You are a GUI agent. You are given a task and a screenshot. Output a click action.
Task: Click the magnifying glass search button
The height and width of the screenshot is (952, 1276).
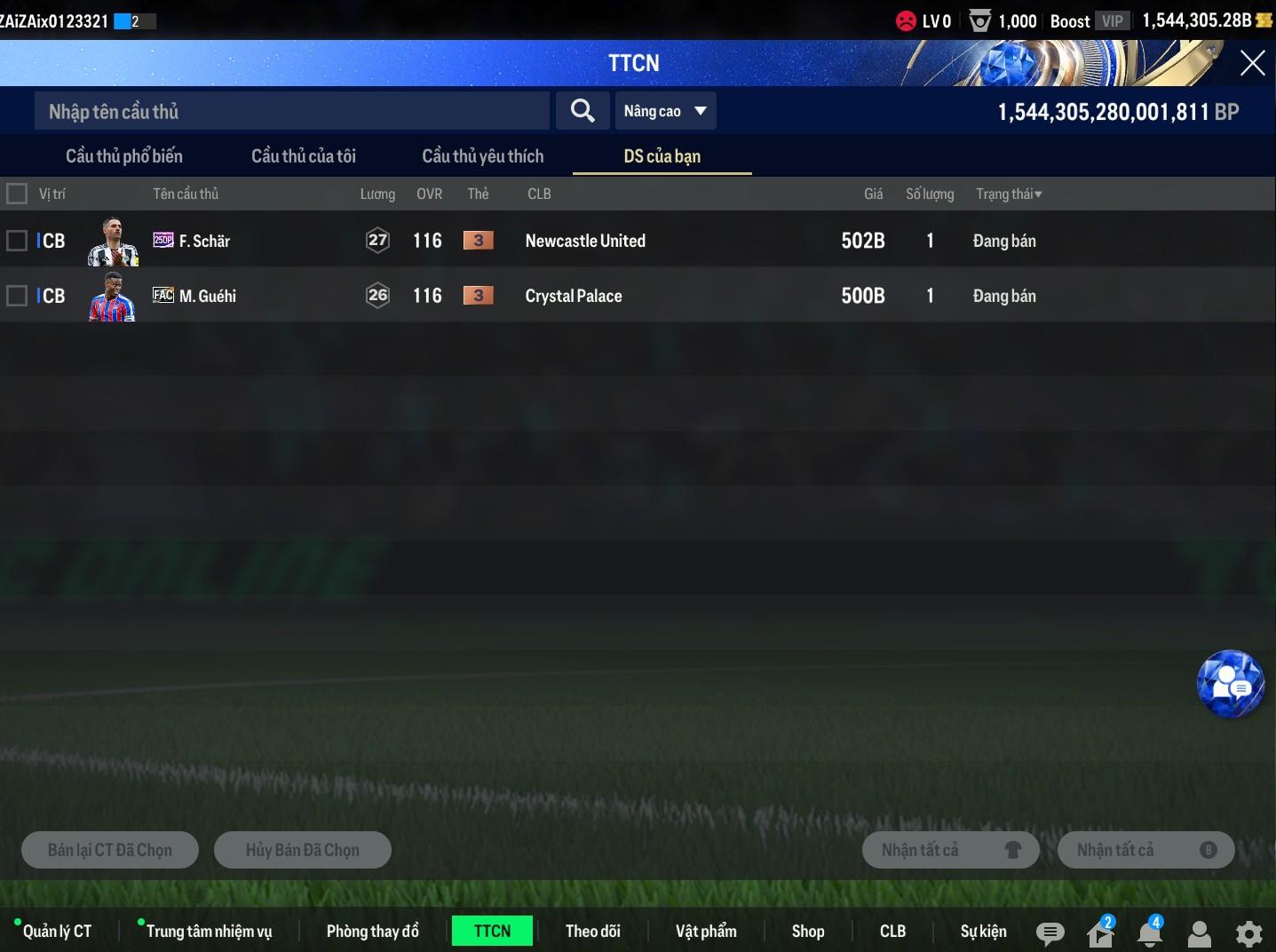(583, 111)
